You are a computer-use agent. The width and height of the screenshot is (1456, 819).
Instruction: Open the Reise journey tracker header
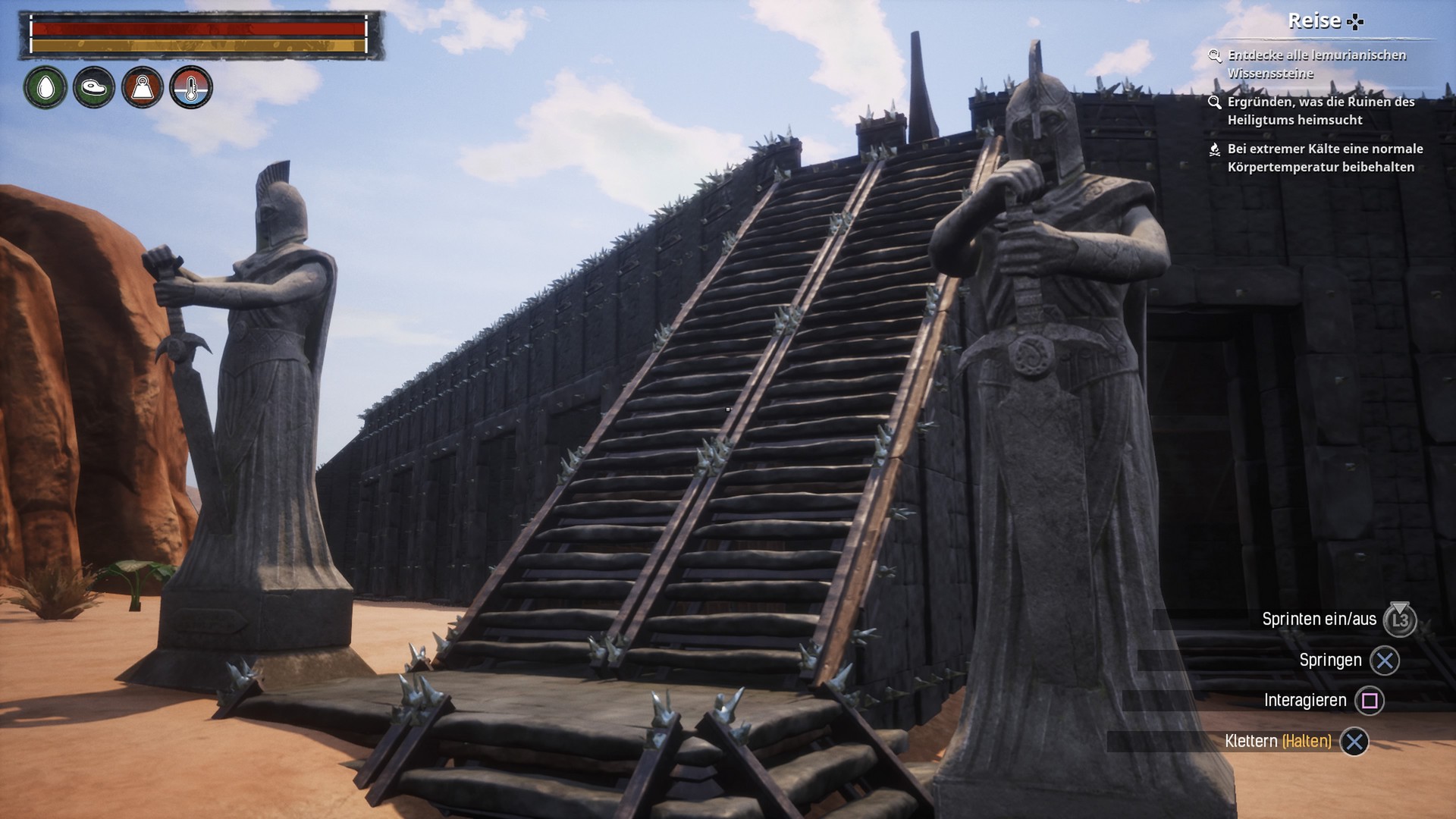tap(1324, 21)
